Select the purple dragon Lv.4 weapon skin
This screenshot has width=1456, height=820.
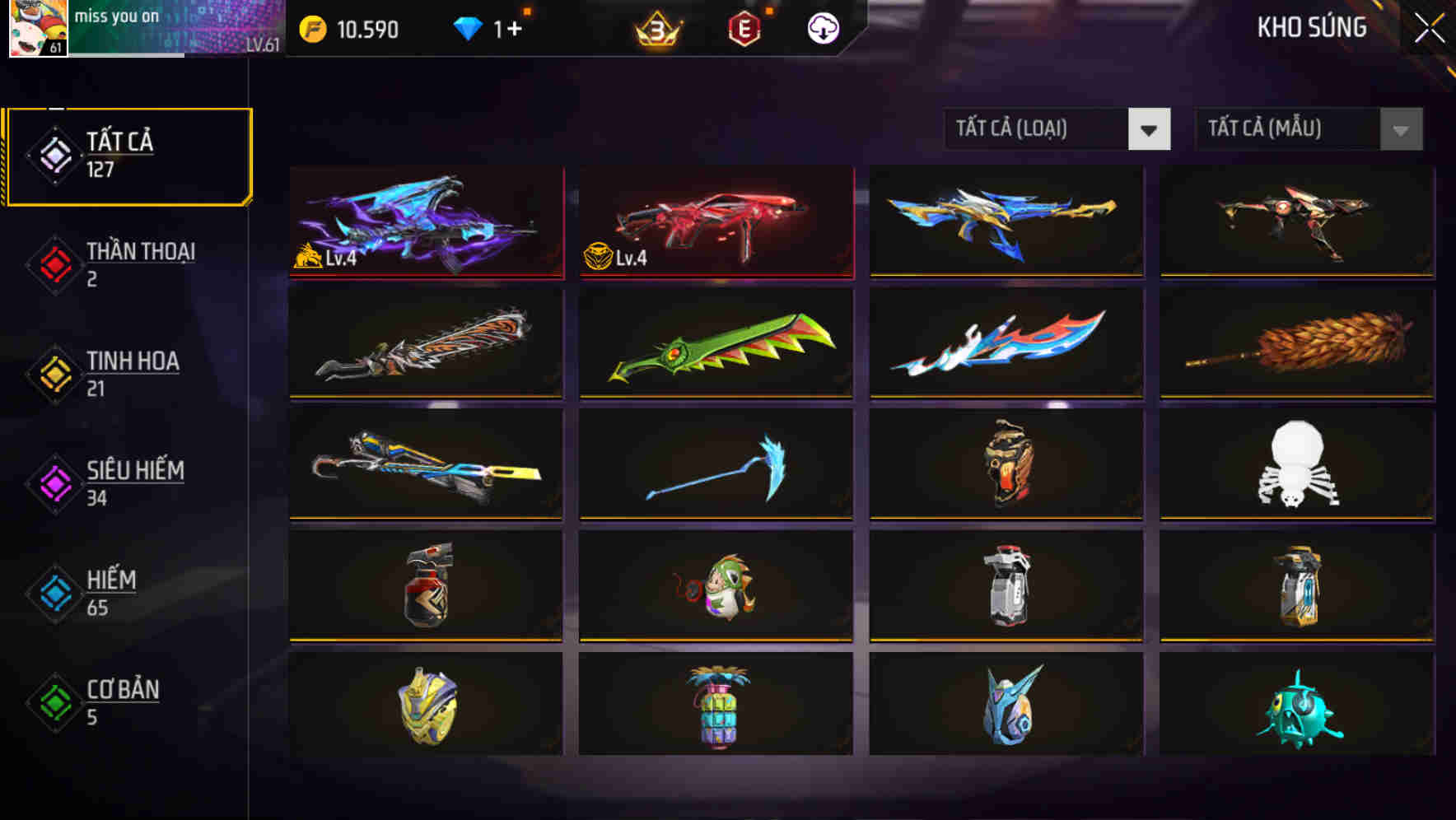425,222
